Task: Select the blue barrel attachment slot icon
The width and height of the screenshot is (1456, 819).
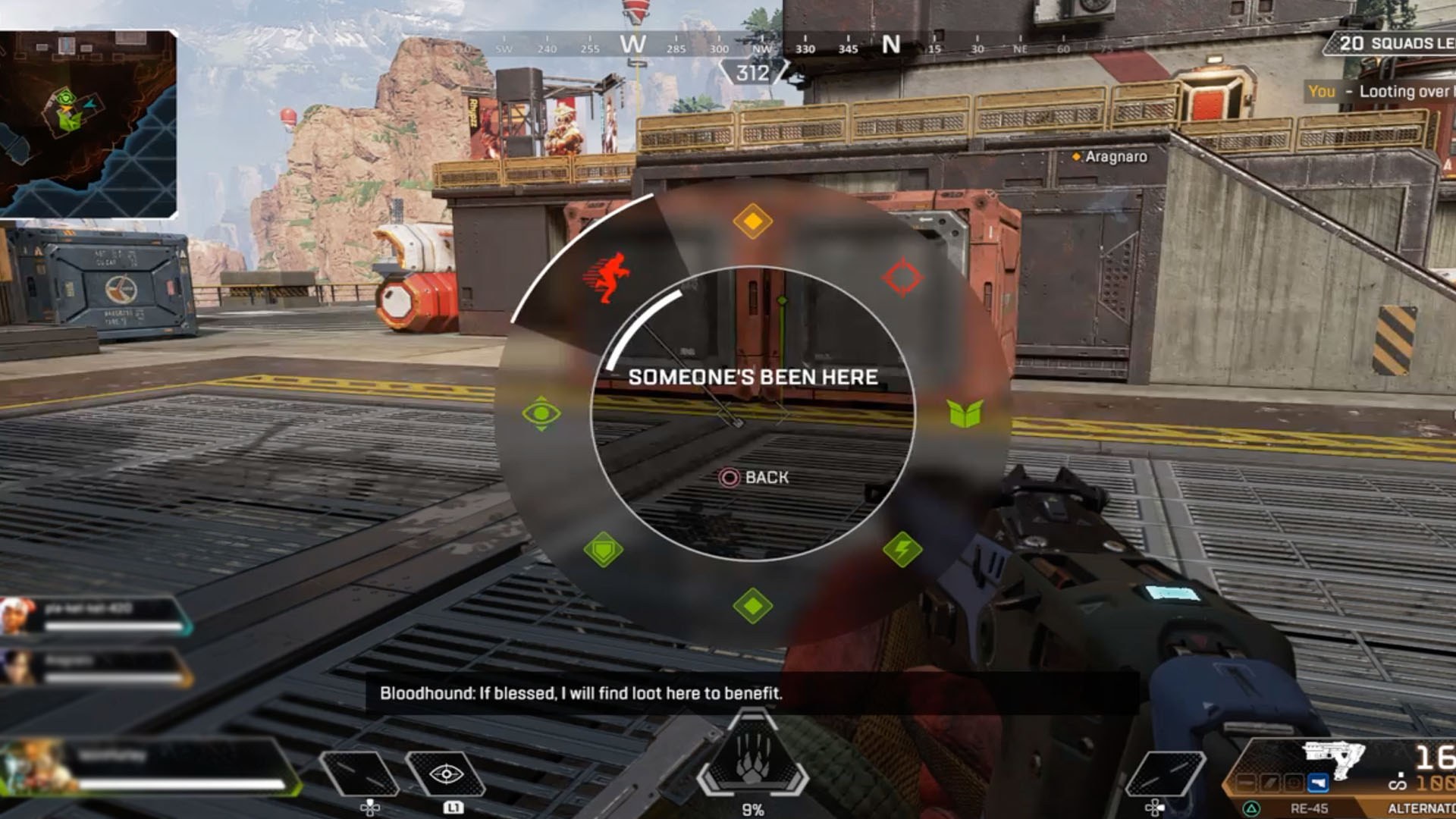Action: coord(1318,782)
